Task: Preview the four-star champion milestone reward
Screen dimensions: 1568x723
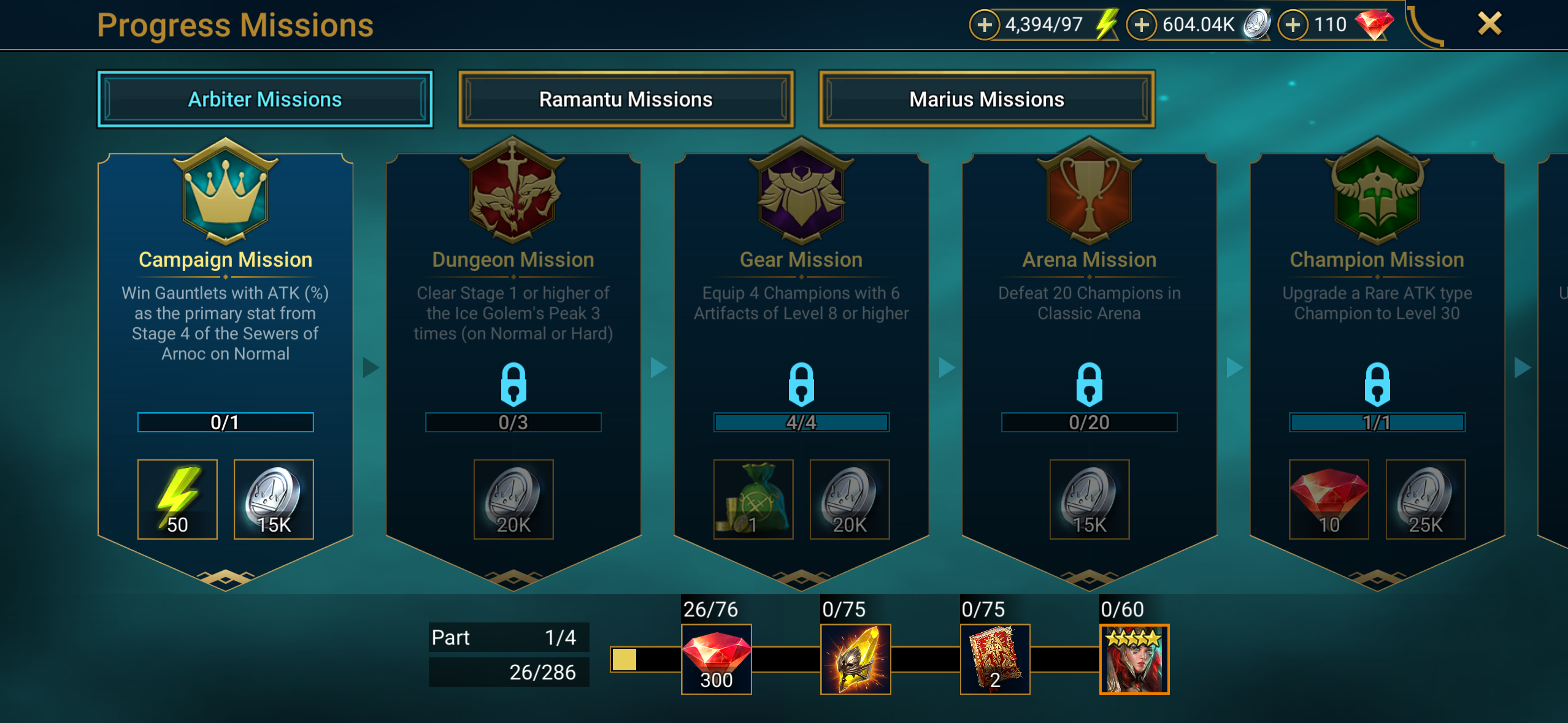Action: [x=1134, y=659]
